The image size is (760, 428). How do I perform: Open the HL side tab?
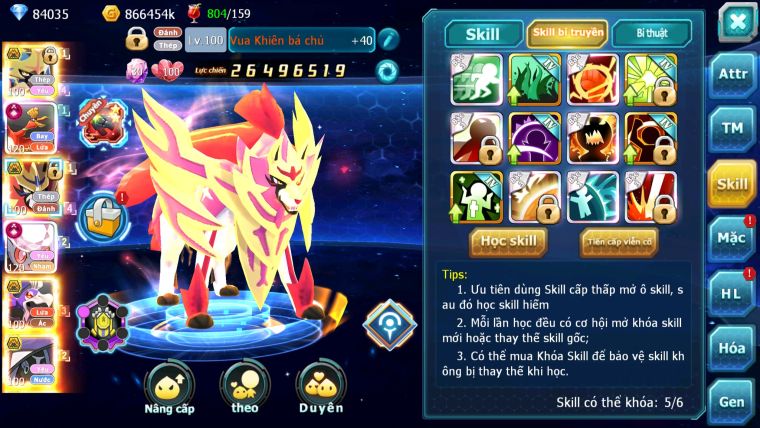coord(731,293)
